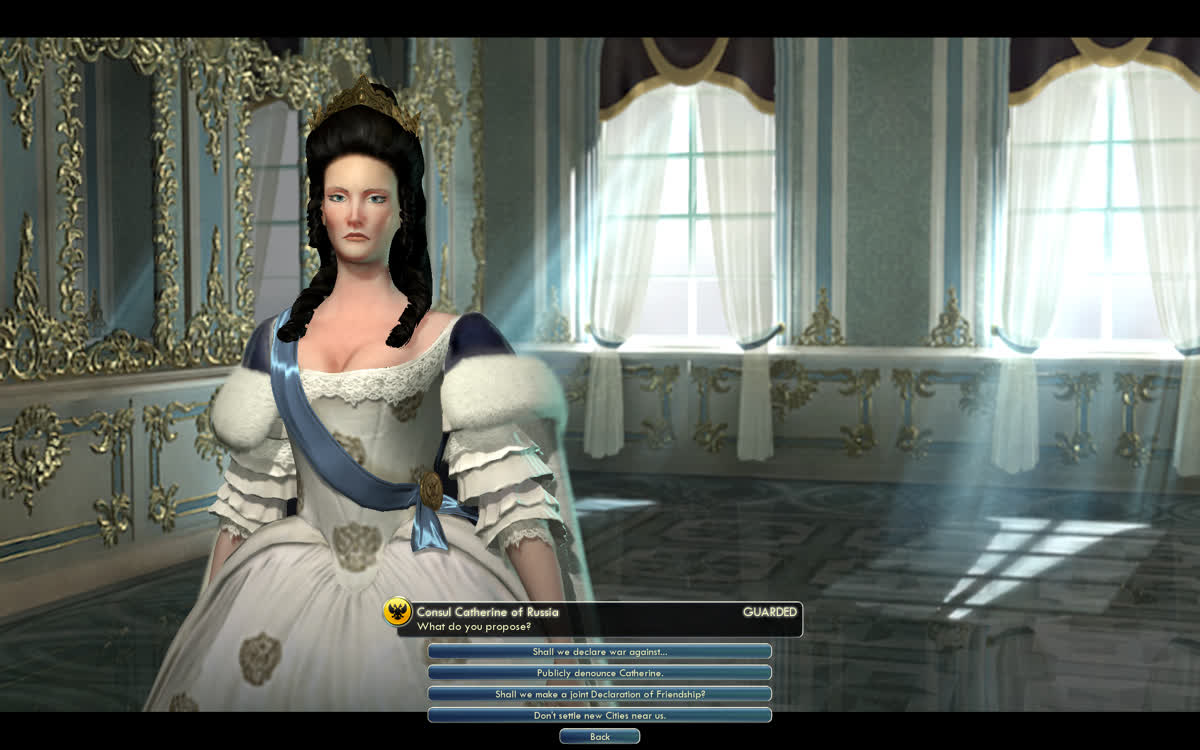Pick "Don't settle new Cities near us."
Screen dimensions: 1200x750
(x=599, y=715)
